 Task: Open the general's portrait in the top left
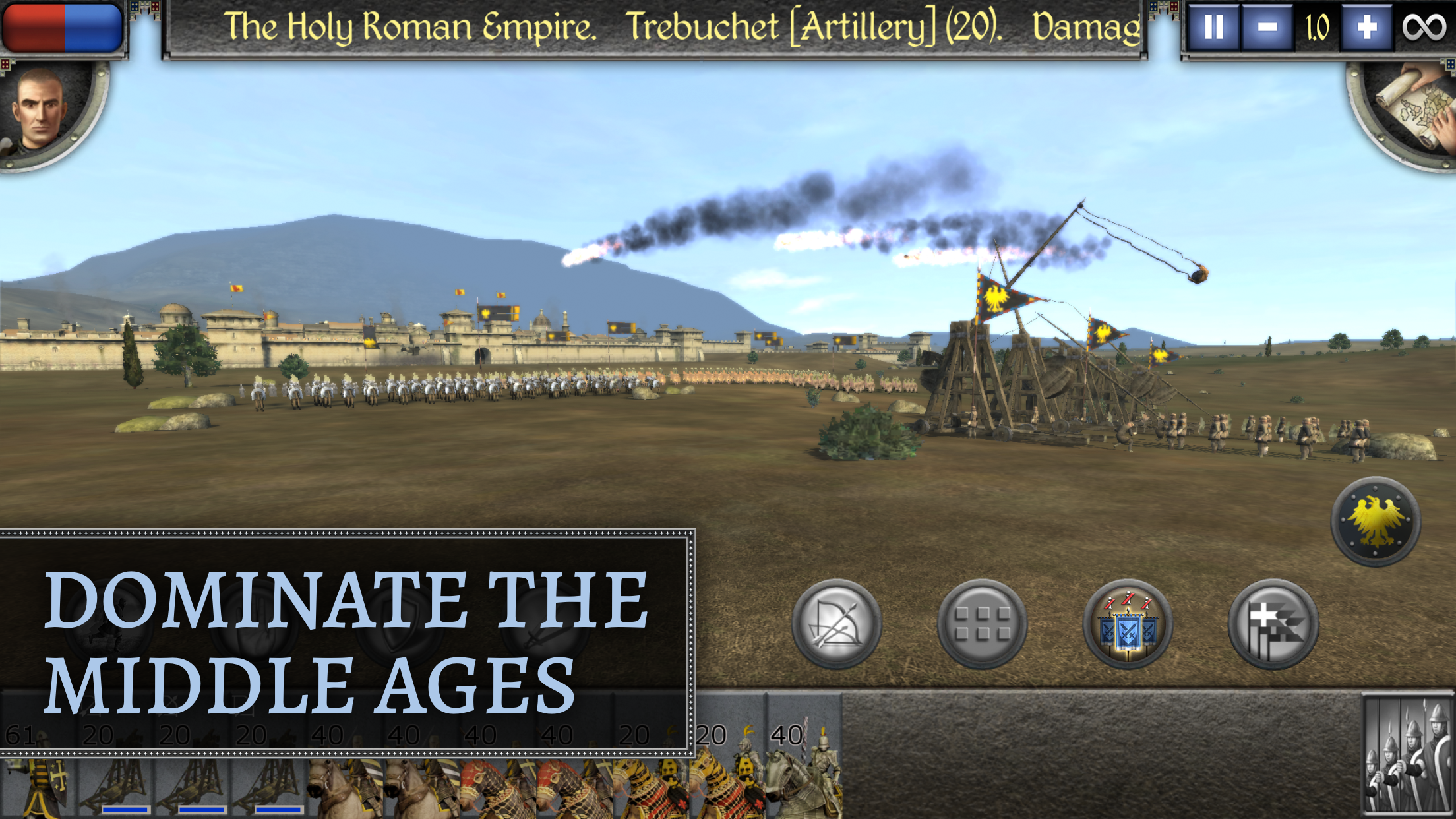point(40,111)
